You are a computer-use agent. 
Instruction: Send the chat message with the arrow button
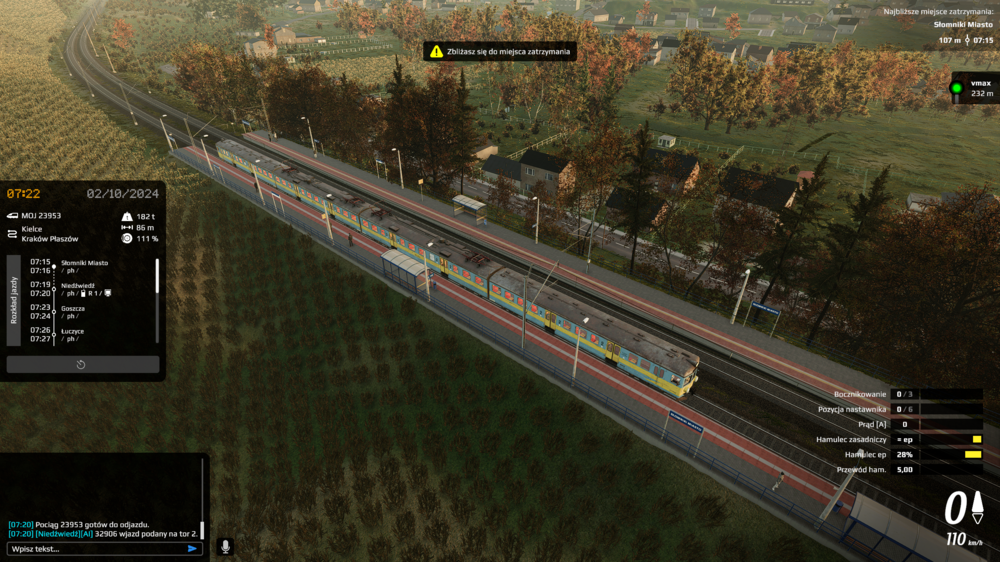coord(192,548)
